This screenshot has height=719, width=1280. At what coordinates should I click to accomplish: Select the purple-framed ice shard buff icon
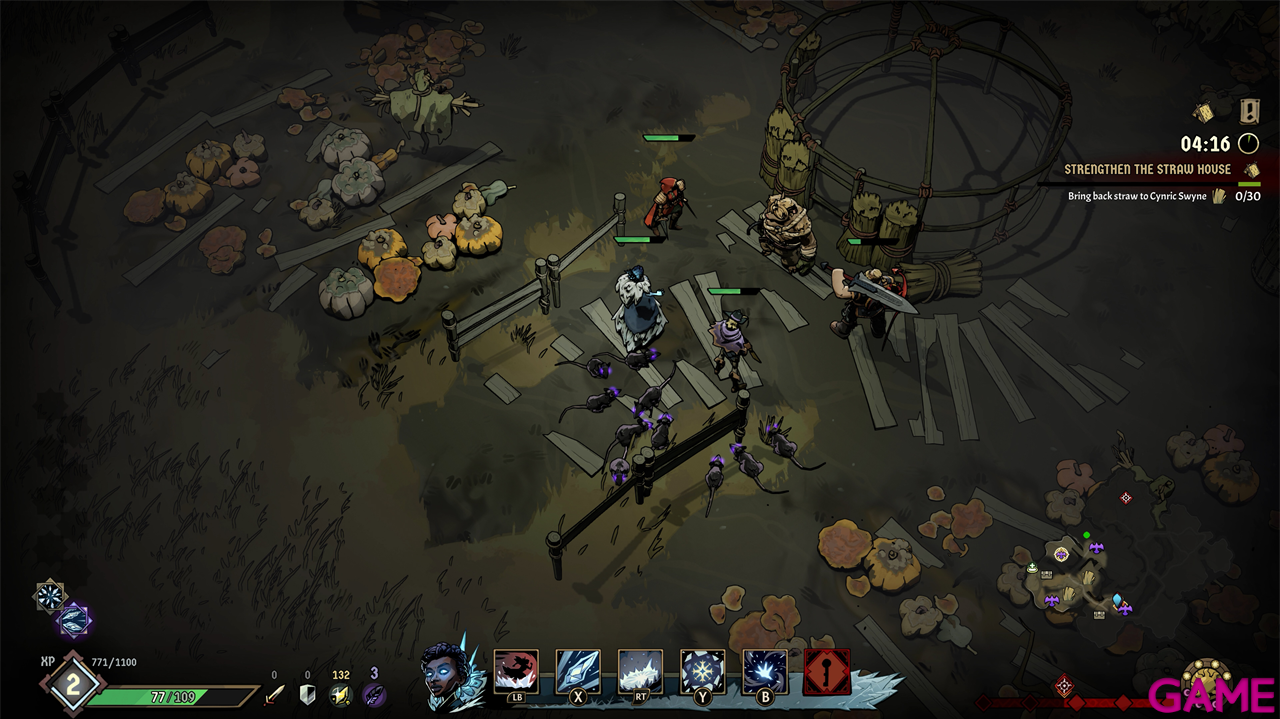coord(74,621)
